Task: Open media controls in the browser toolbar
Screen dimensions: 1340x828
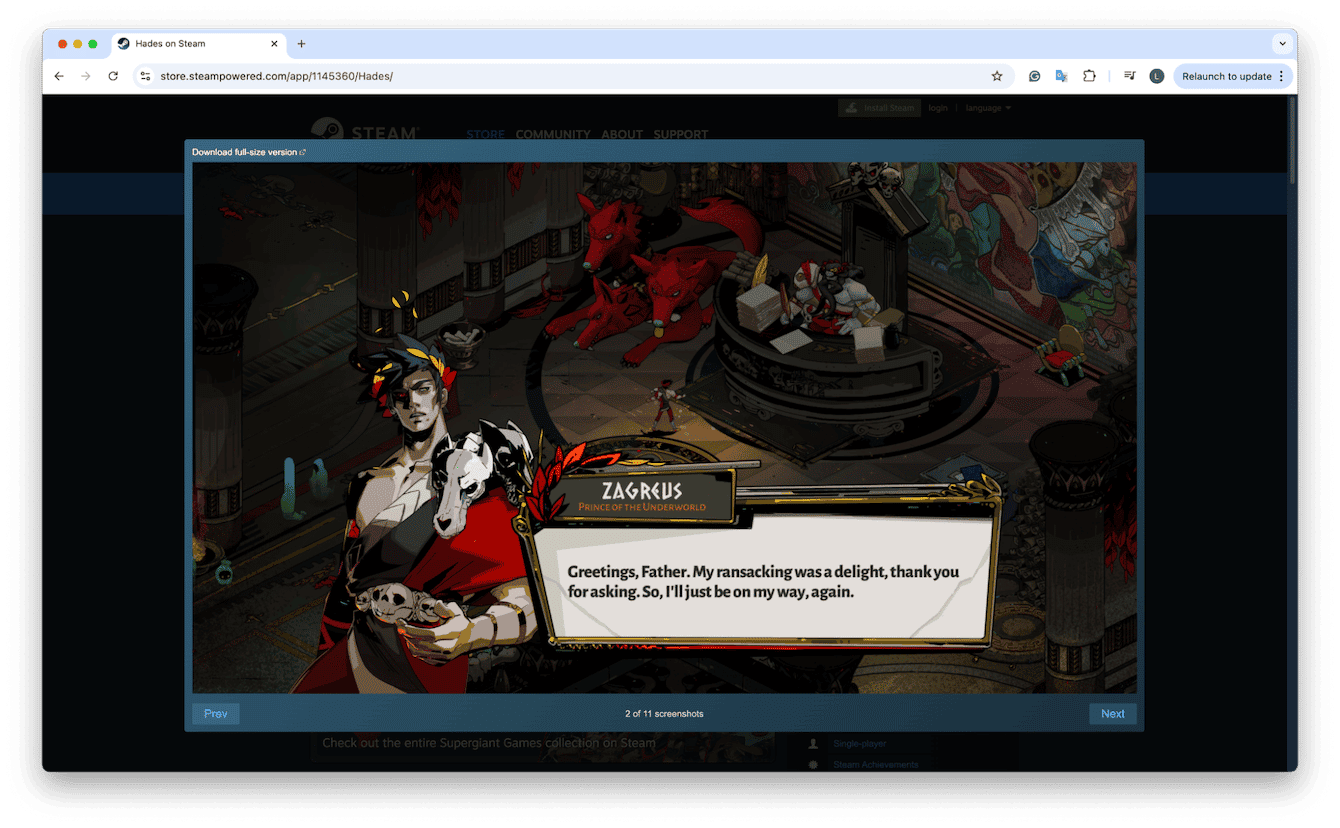Action: click(x=1129, y=75)
